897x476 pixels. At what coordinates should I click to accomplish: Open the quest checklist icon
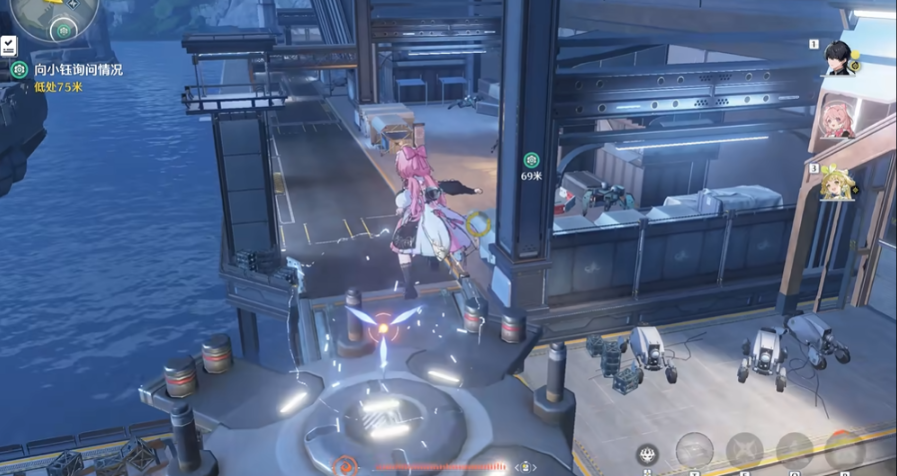[8, 45]
